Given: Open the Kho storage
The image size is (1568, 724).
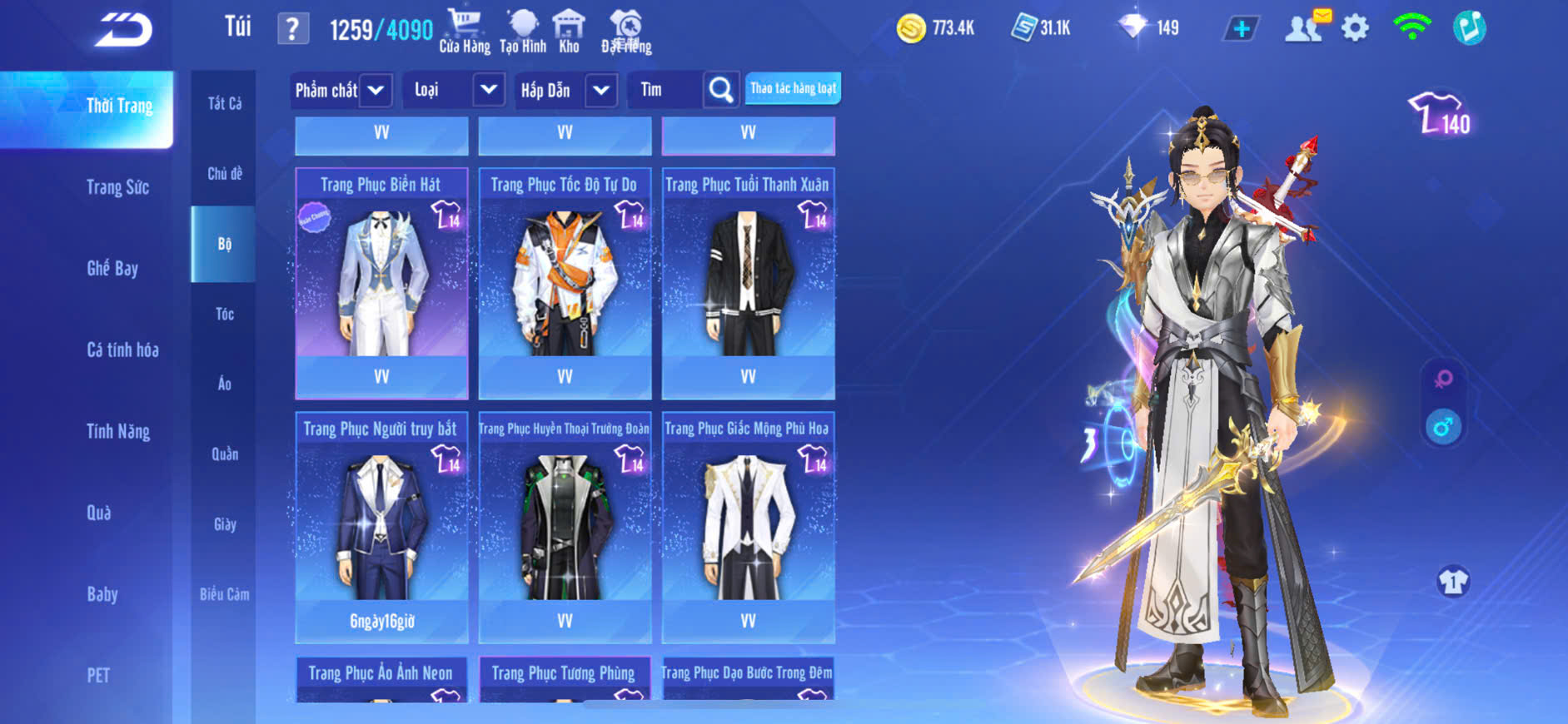Looking at the screenshot, I should [569, 32].
